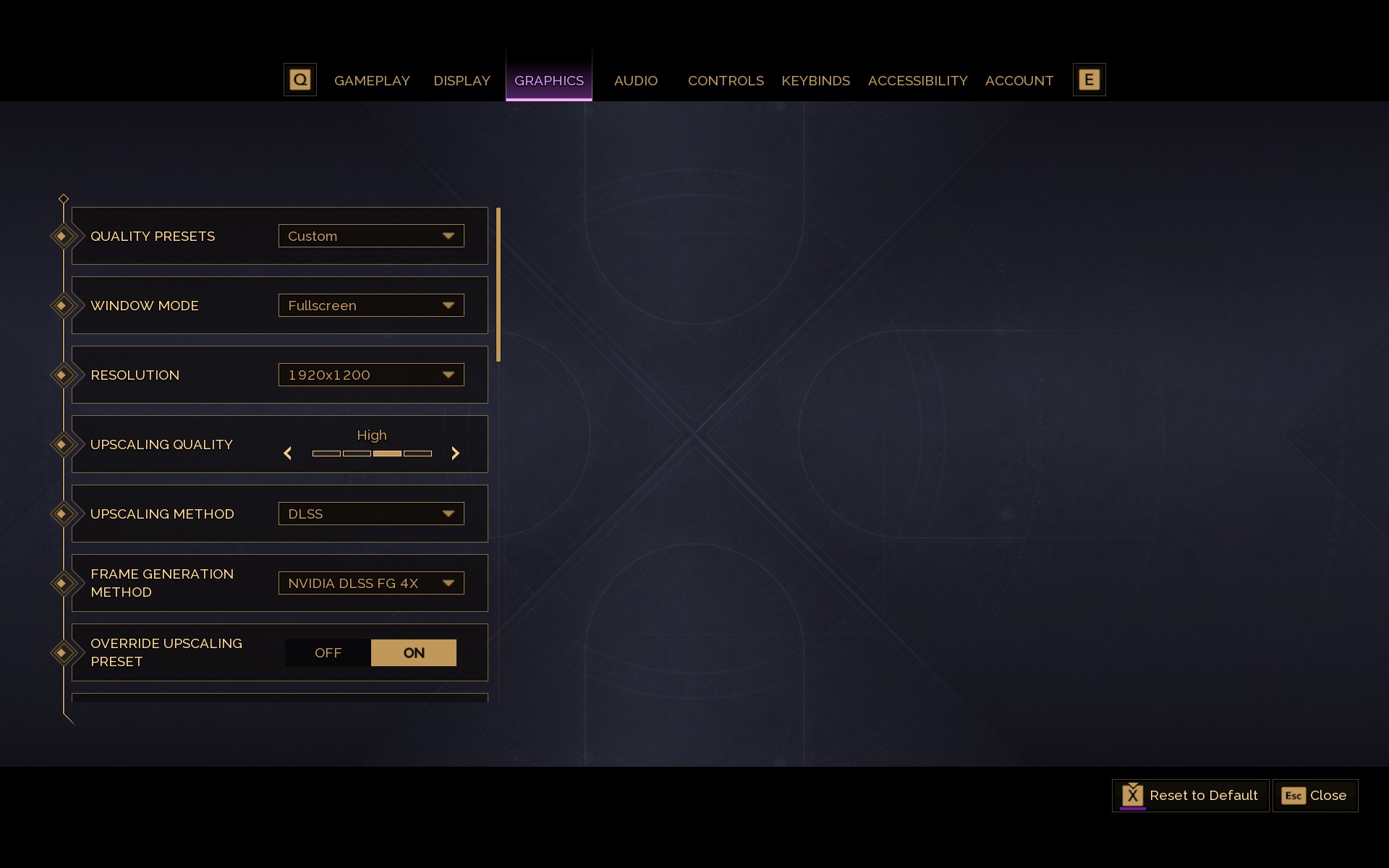Screen dimensions: 1389x868
Task: Switch to the Accessibility tab
Action: click(917, 81)
